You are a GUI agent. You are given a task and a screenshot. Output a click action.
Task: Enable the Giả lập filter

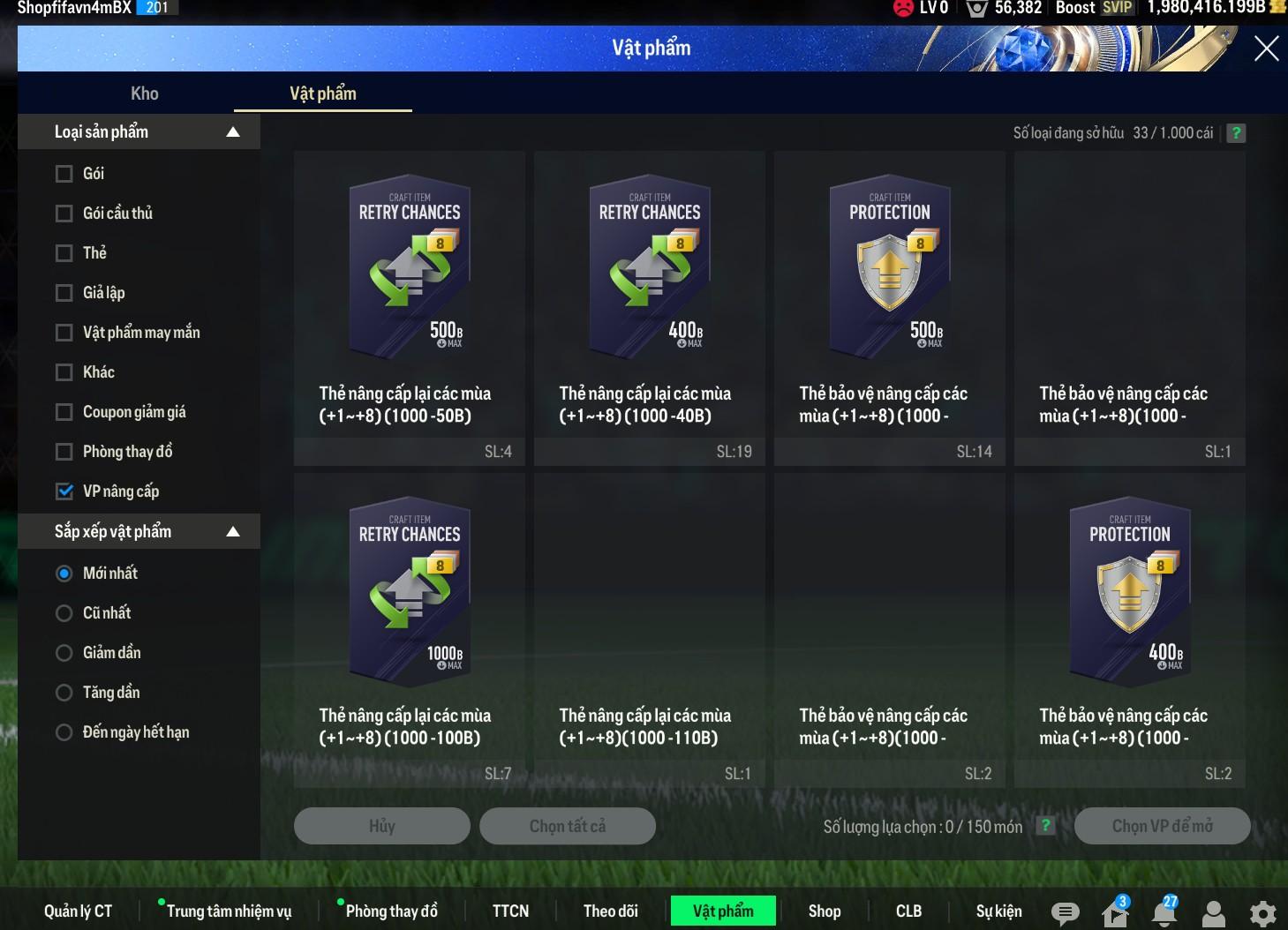[64, 293]
